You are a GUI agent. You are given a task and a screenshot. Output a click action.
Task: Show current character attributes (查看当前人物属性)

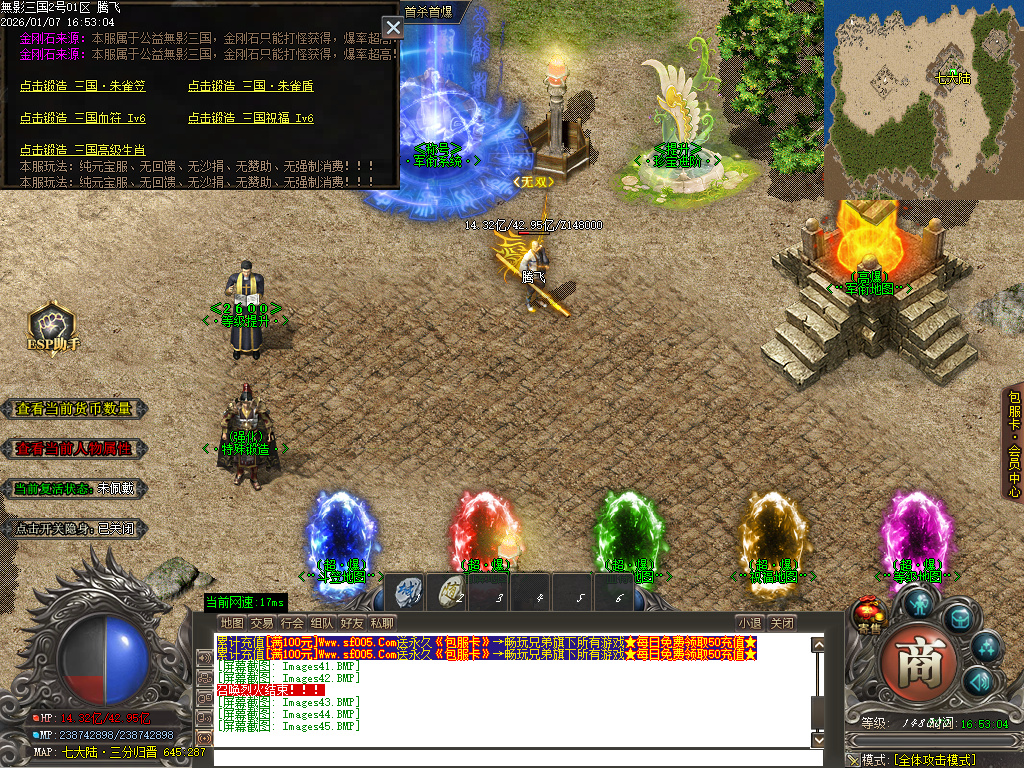coord(74,449)
